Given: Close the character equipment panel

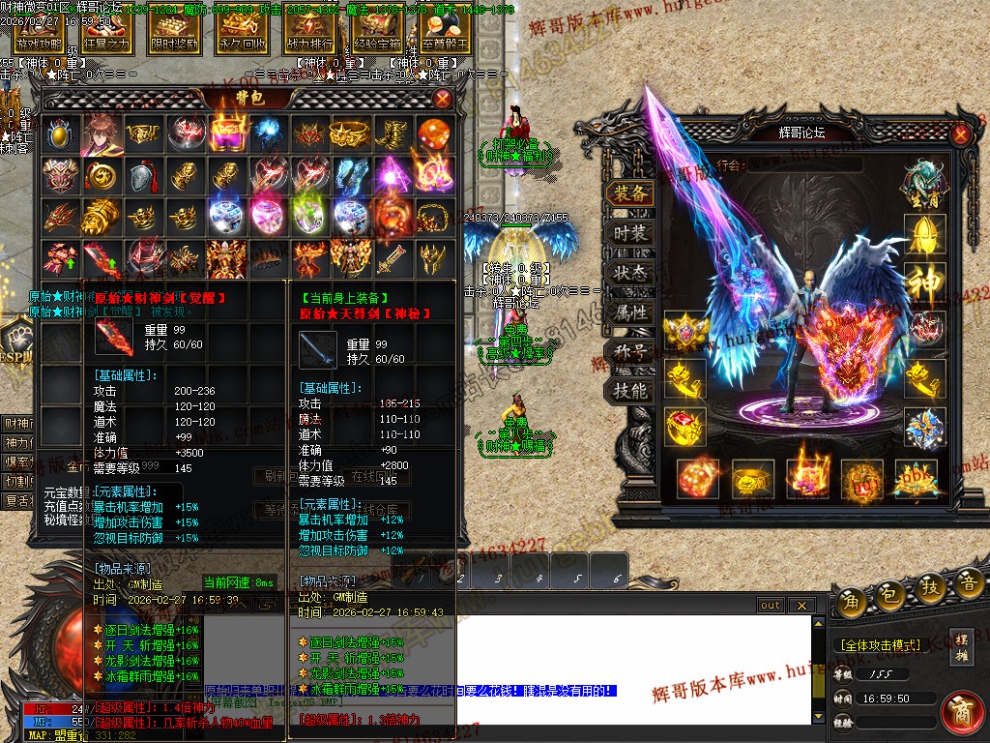Looking at the screenshot, I should coord(960,134).
